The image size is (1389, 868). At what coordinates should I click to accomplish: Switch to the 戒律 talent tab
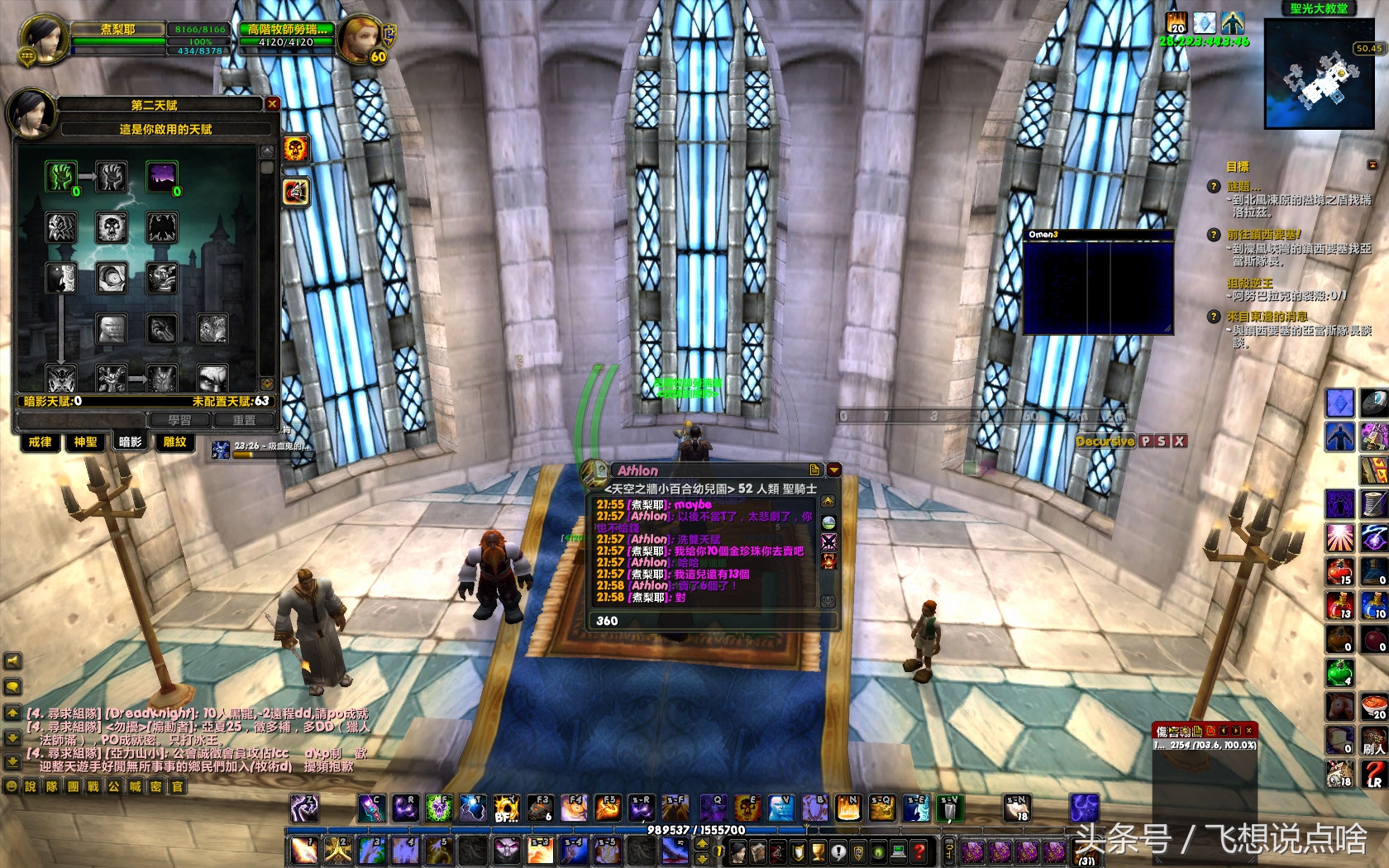(x=40, y=442)
